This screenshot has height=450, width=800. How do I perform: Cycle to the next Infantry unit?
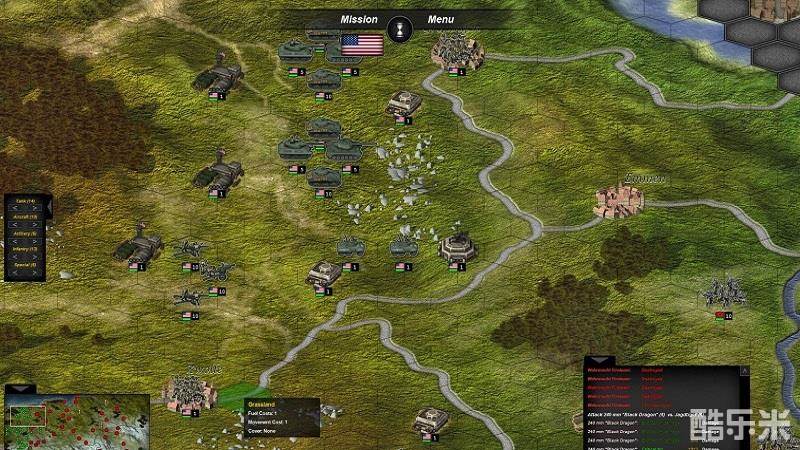(x=34, y=257)
